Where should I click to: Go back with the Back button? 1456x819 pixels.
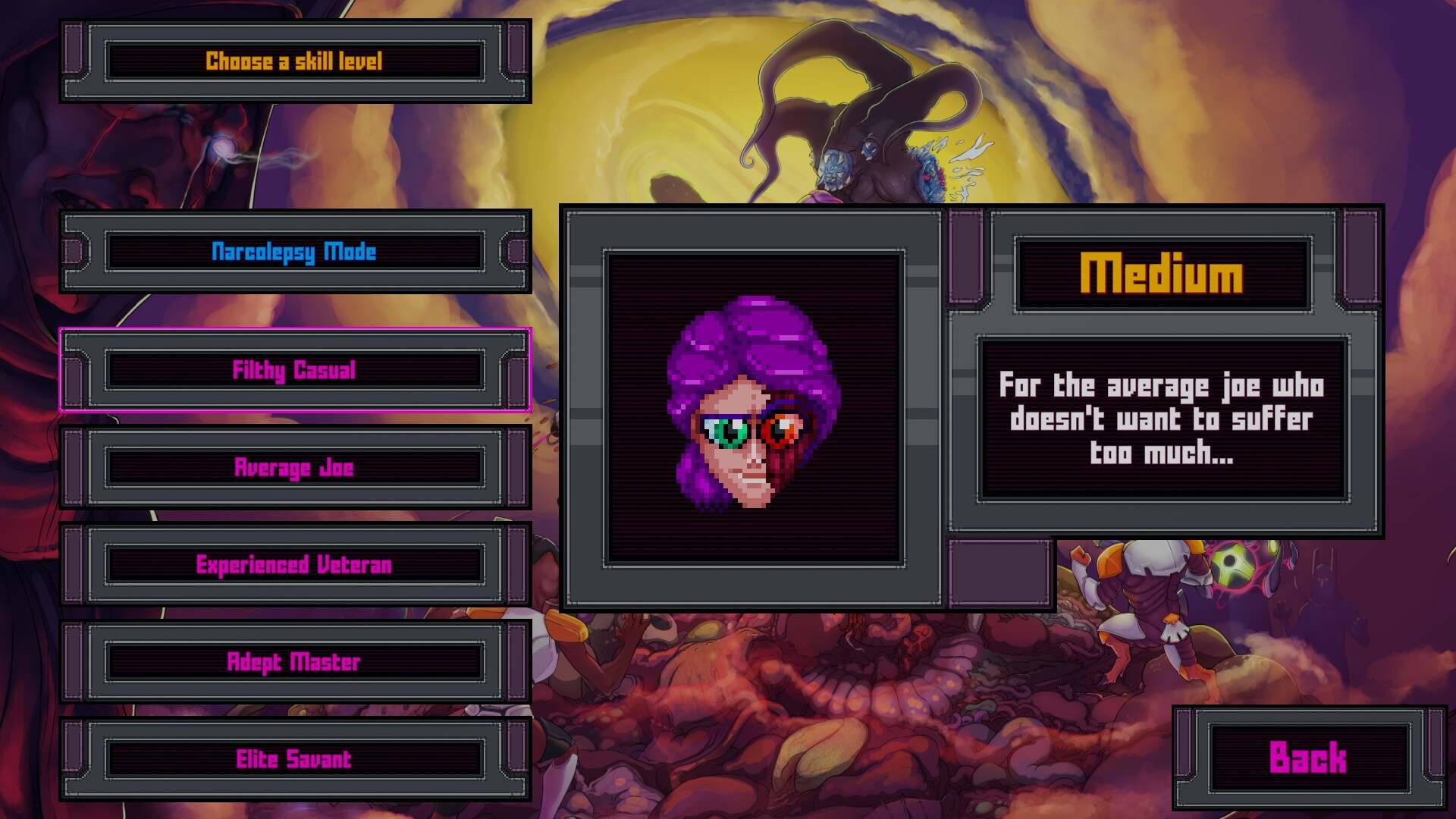point(1308,758)
